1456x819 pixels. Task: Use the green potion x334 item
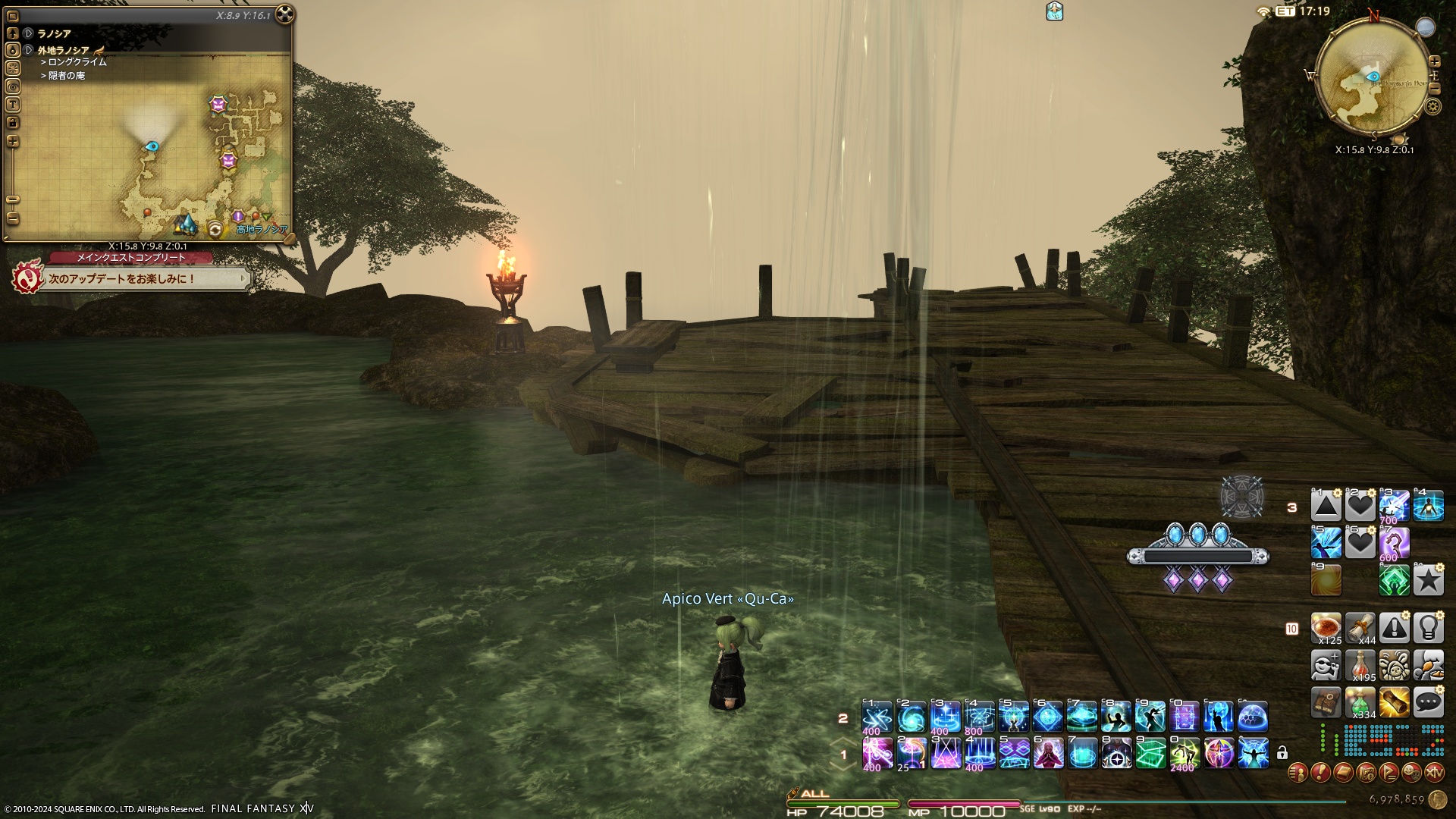(1360, 702)
